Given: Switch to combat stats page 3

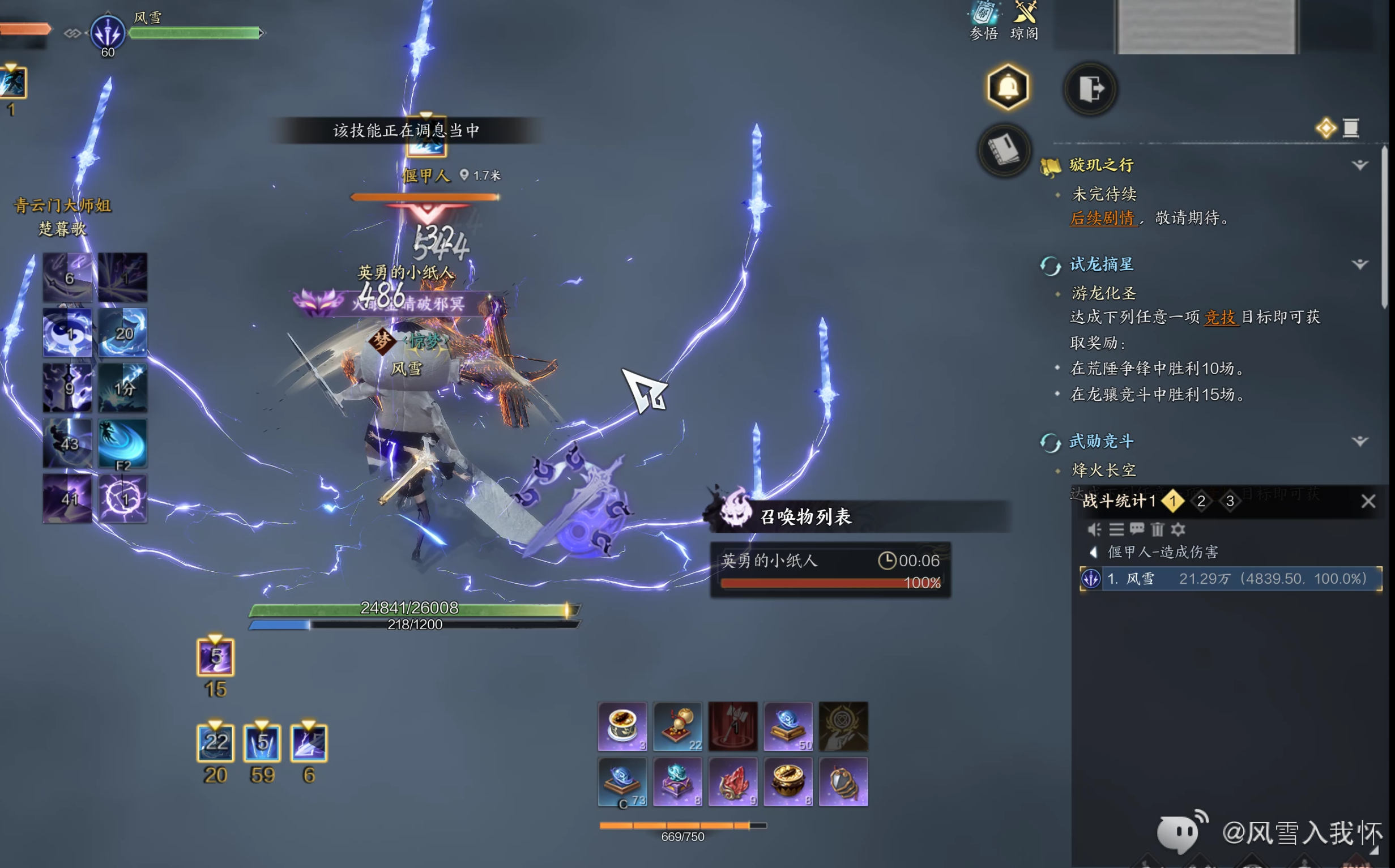Looking at the screenshot, I should click(x=1230, y=501).
